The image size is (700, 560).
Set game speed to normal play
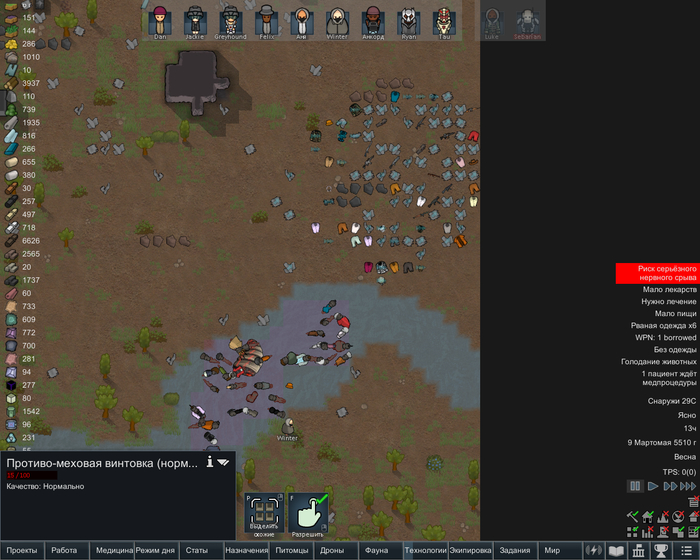coord(652,486)
